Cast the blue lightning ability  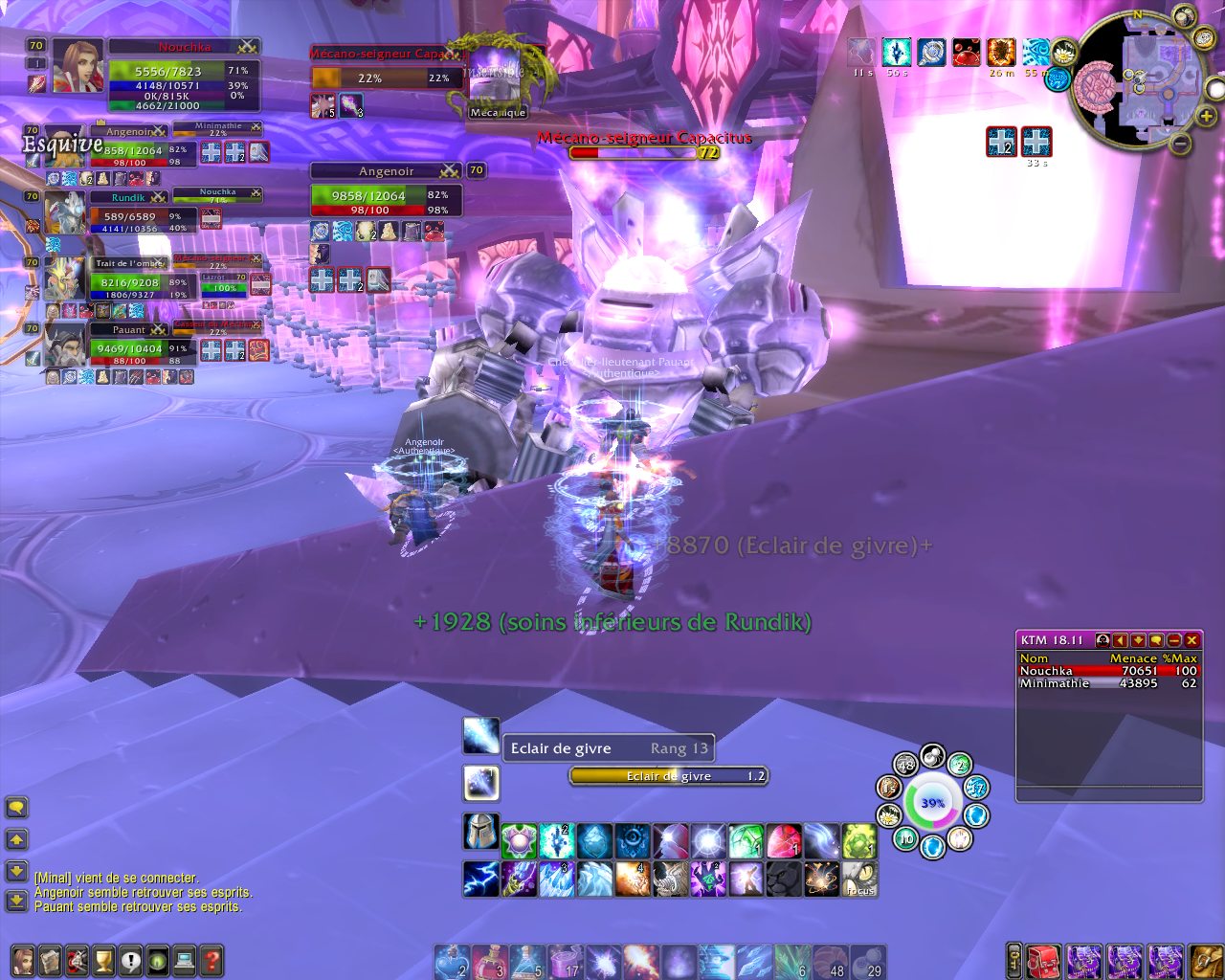pos(480,879)
